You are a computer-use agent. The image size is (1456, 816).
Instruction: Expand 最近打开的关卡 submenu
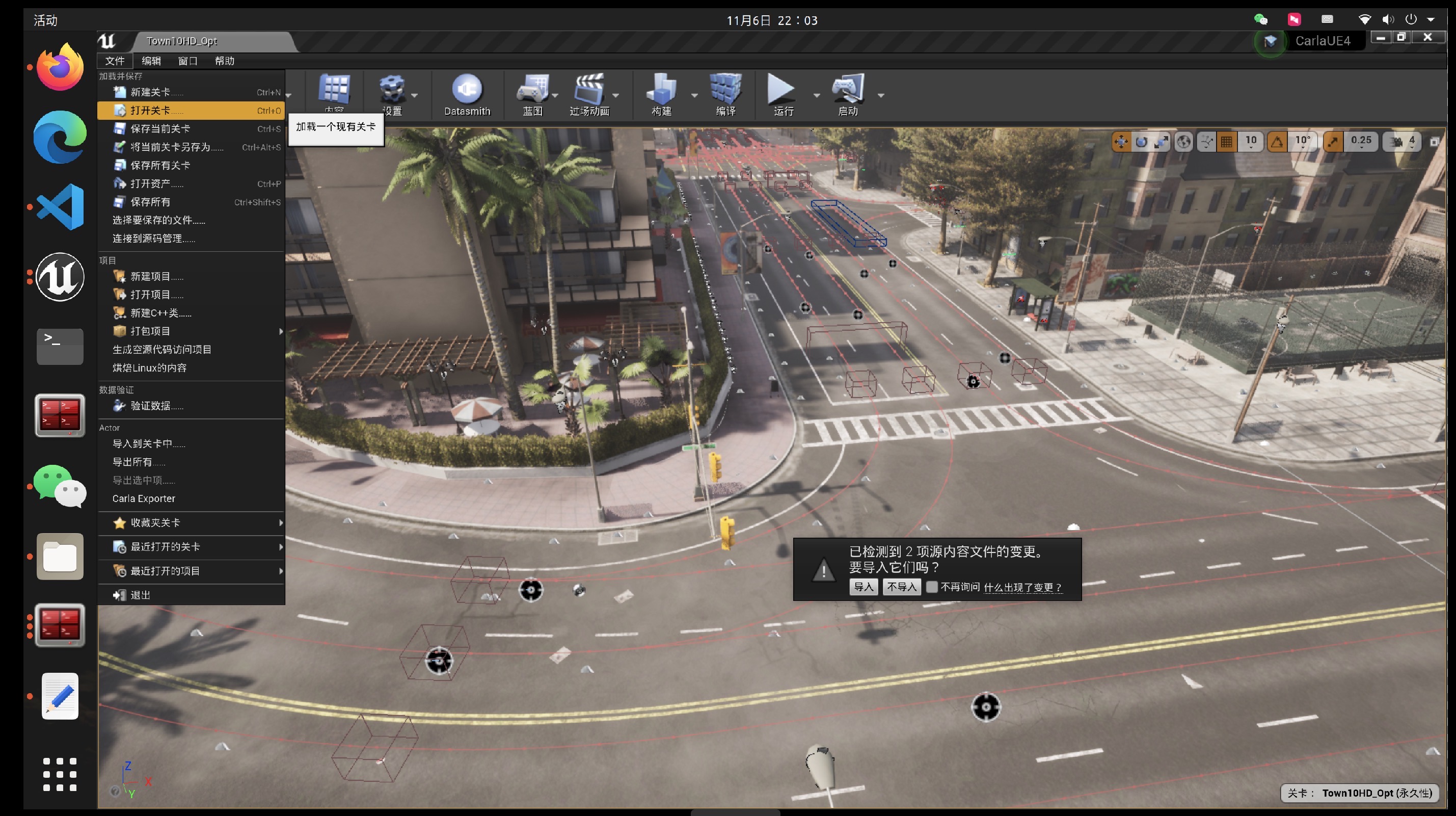coord(165,546)
